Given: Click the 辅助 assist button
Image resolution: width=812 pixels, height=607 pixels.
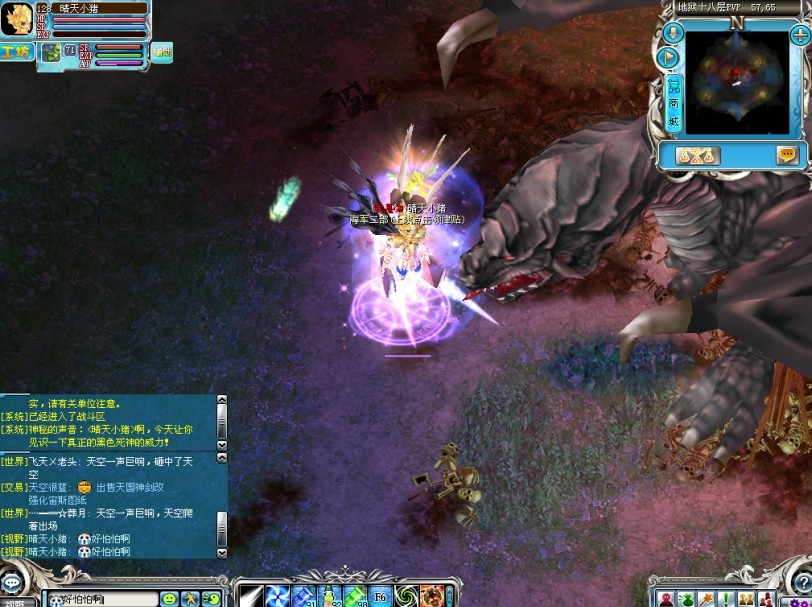Looking at the screenshot, I should tap(161, 53).
